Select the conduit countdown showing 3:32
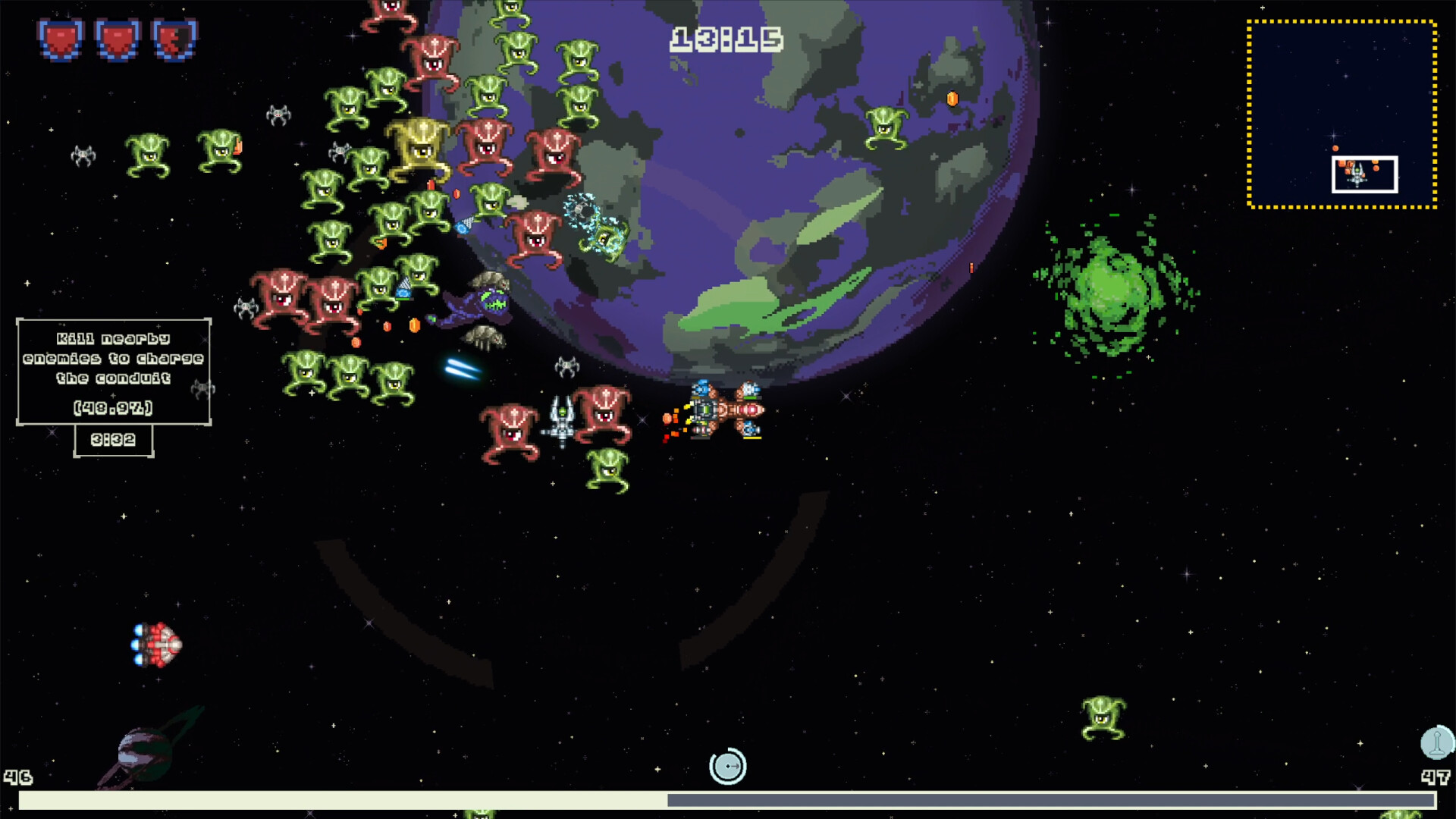This screenshot has height=819, width=1456. click(113, 440)
